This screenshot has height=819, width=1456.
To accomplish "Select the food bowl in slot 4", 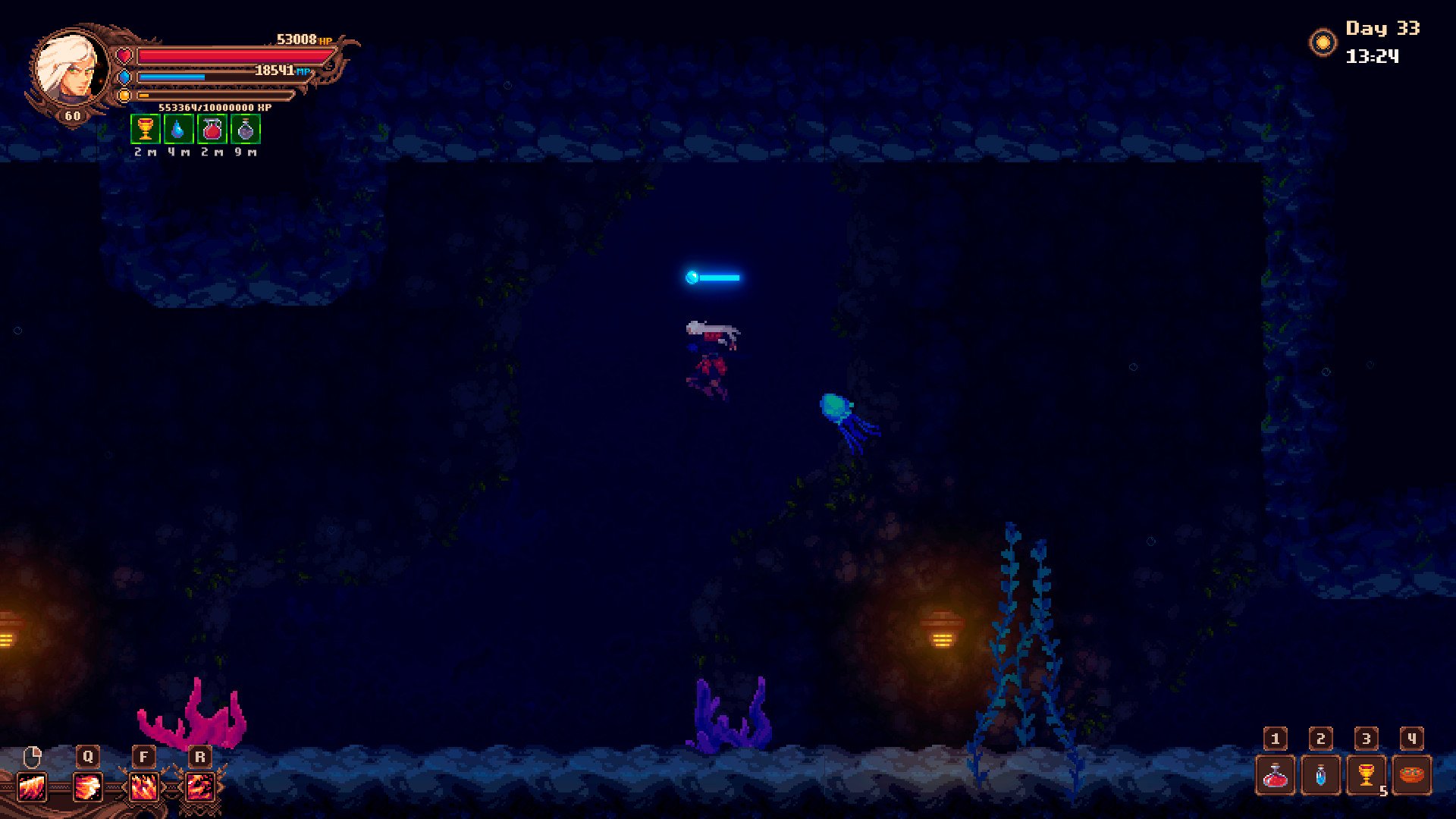I will 1411,775.
